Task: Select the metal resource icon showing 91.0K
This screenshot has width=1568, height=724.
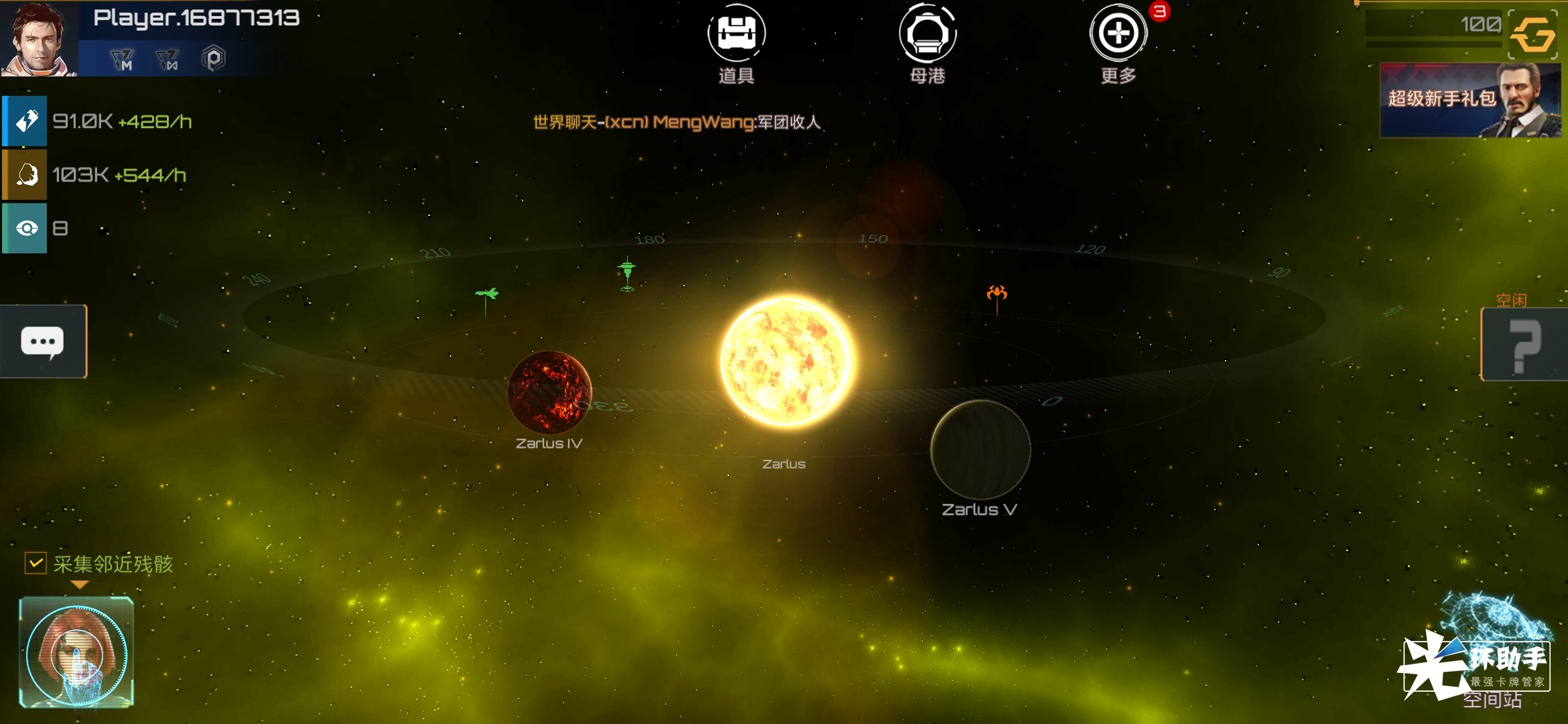Action: 25,121
